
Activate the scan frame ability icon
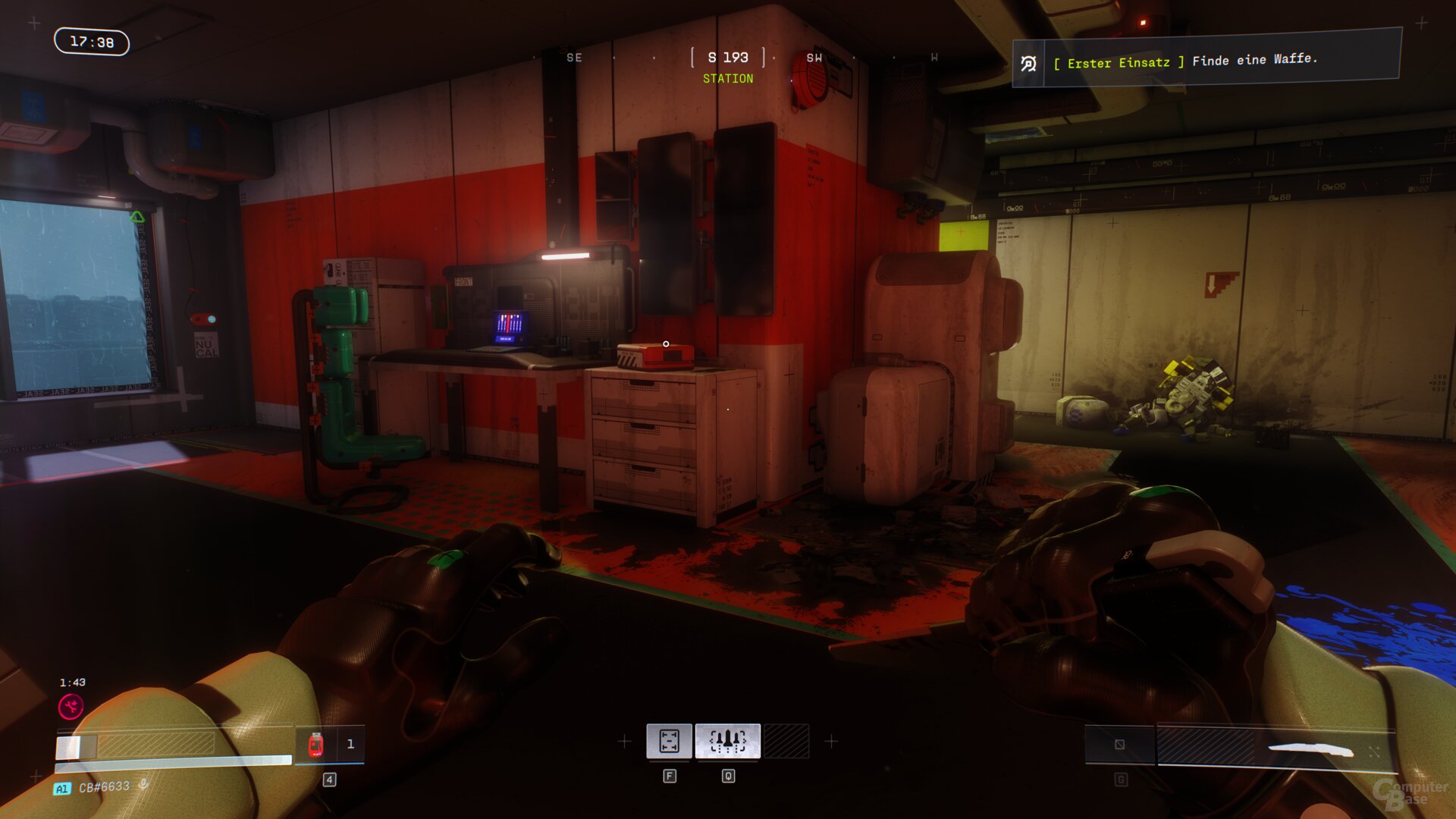click(669, 741)
